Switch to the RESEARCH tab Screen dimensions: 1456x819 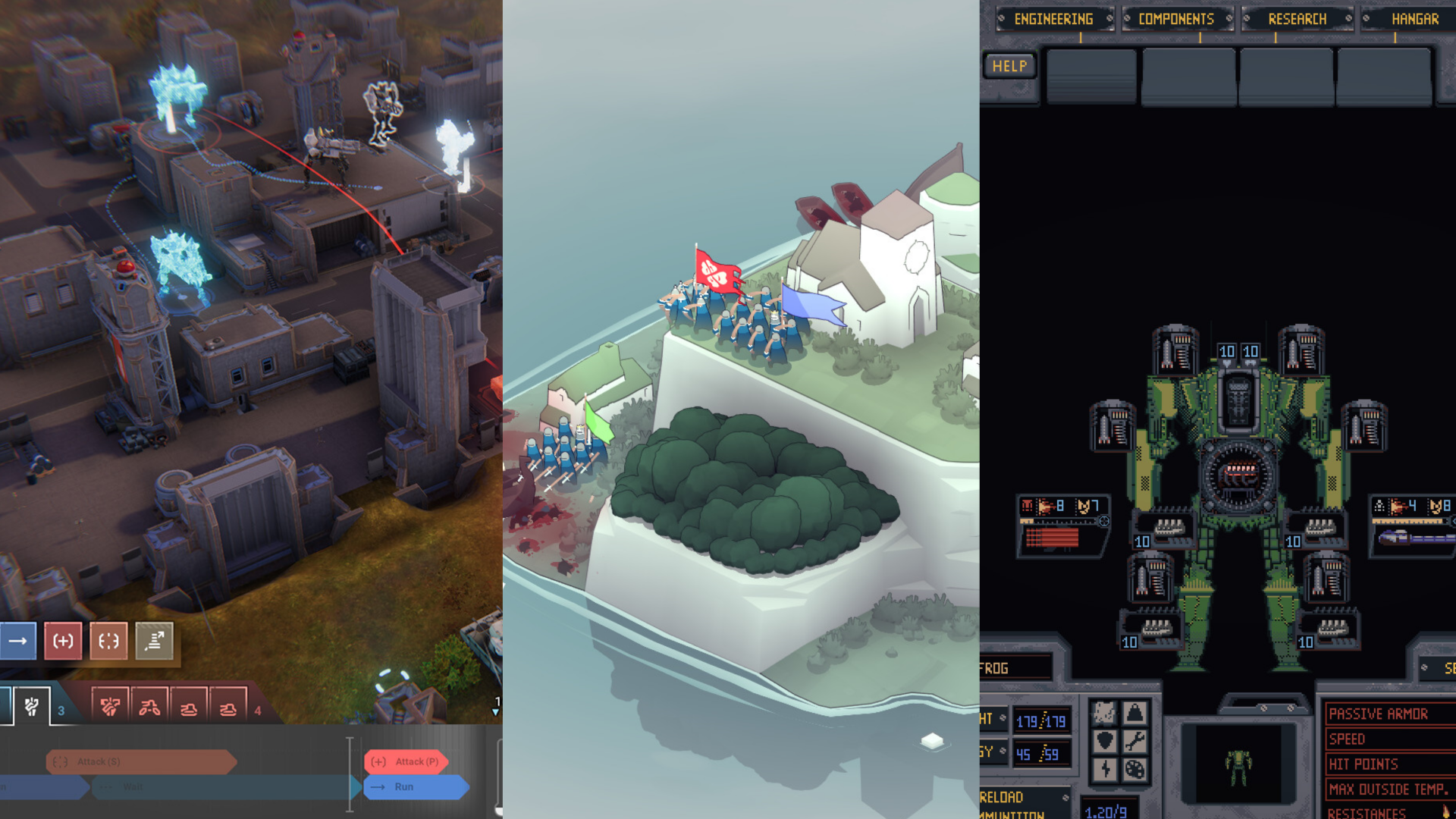point(1297,19)
